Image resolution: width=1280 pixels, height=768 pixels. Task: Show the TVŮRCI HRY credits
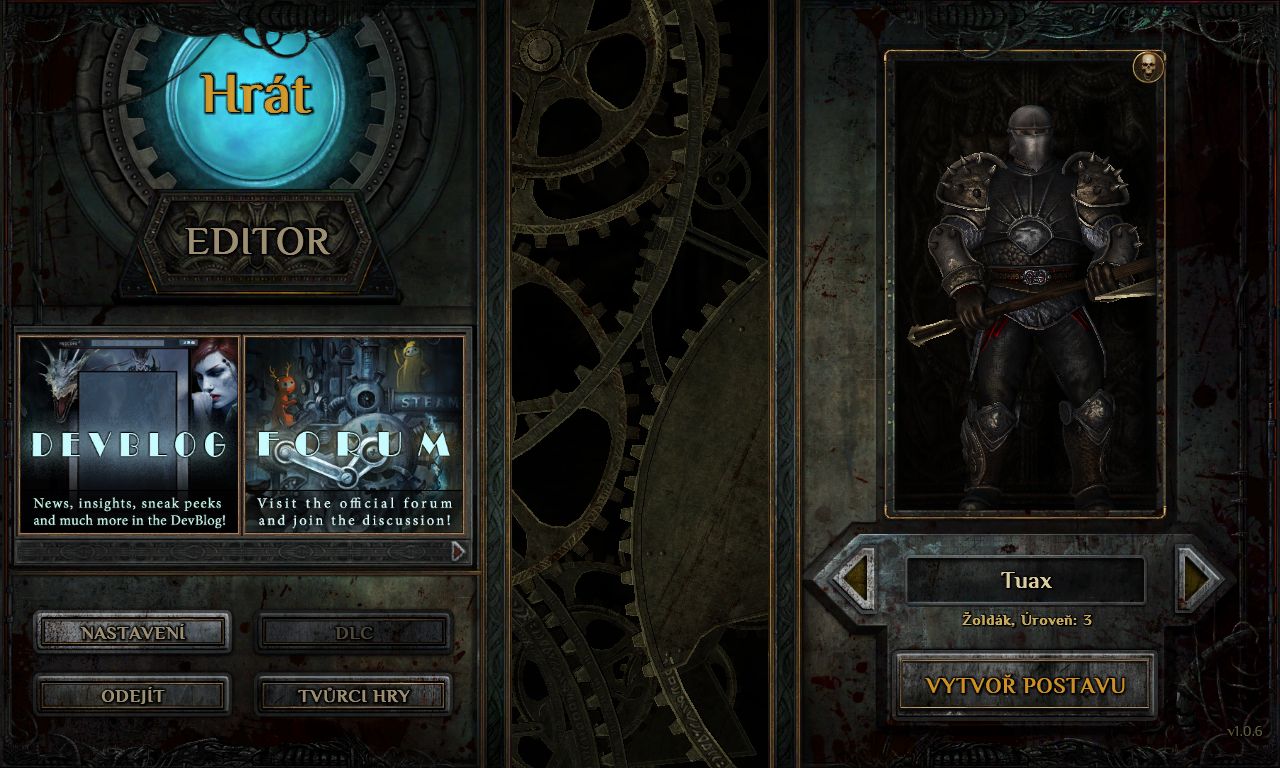(x=354, y=695)
